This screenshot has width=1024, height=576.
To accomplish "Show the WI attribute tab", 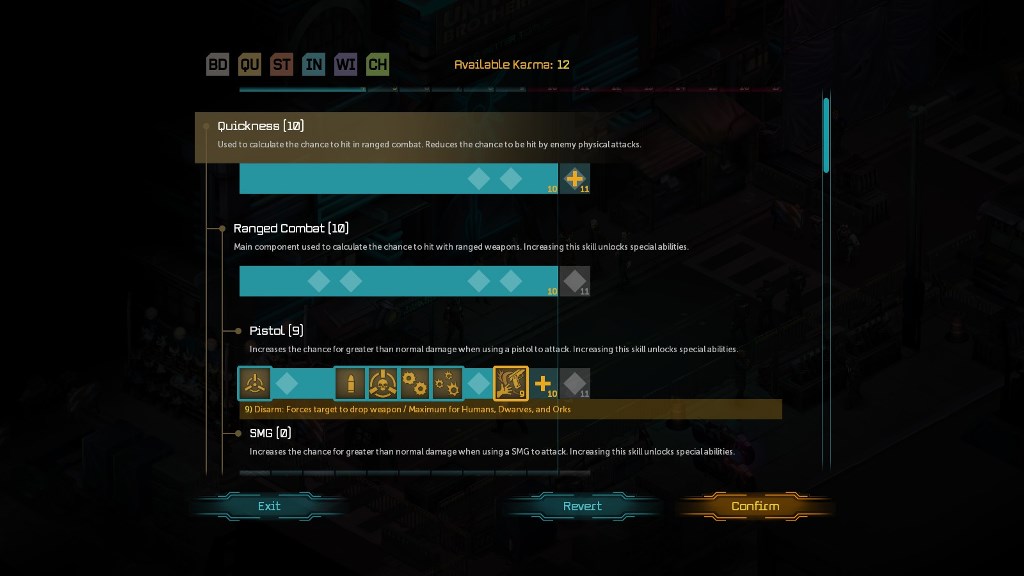I will (346, 65).
